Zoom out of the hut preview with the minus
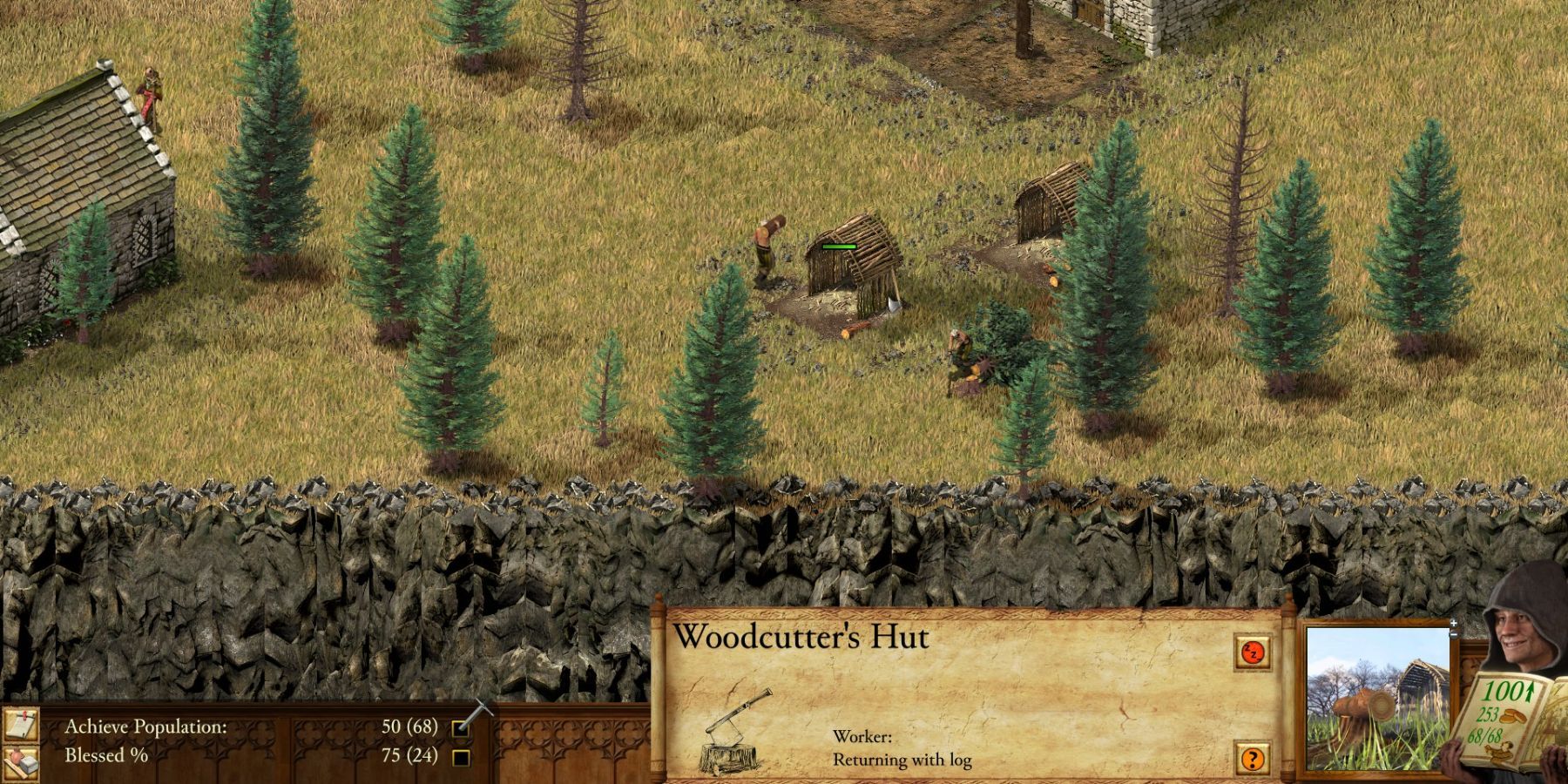This screenshot has height=784, width=1568. [x=1454, y=635]
